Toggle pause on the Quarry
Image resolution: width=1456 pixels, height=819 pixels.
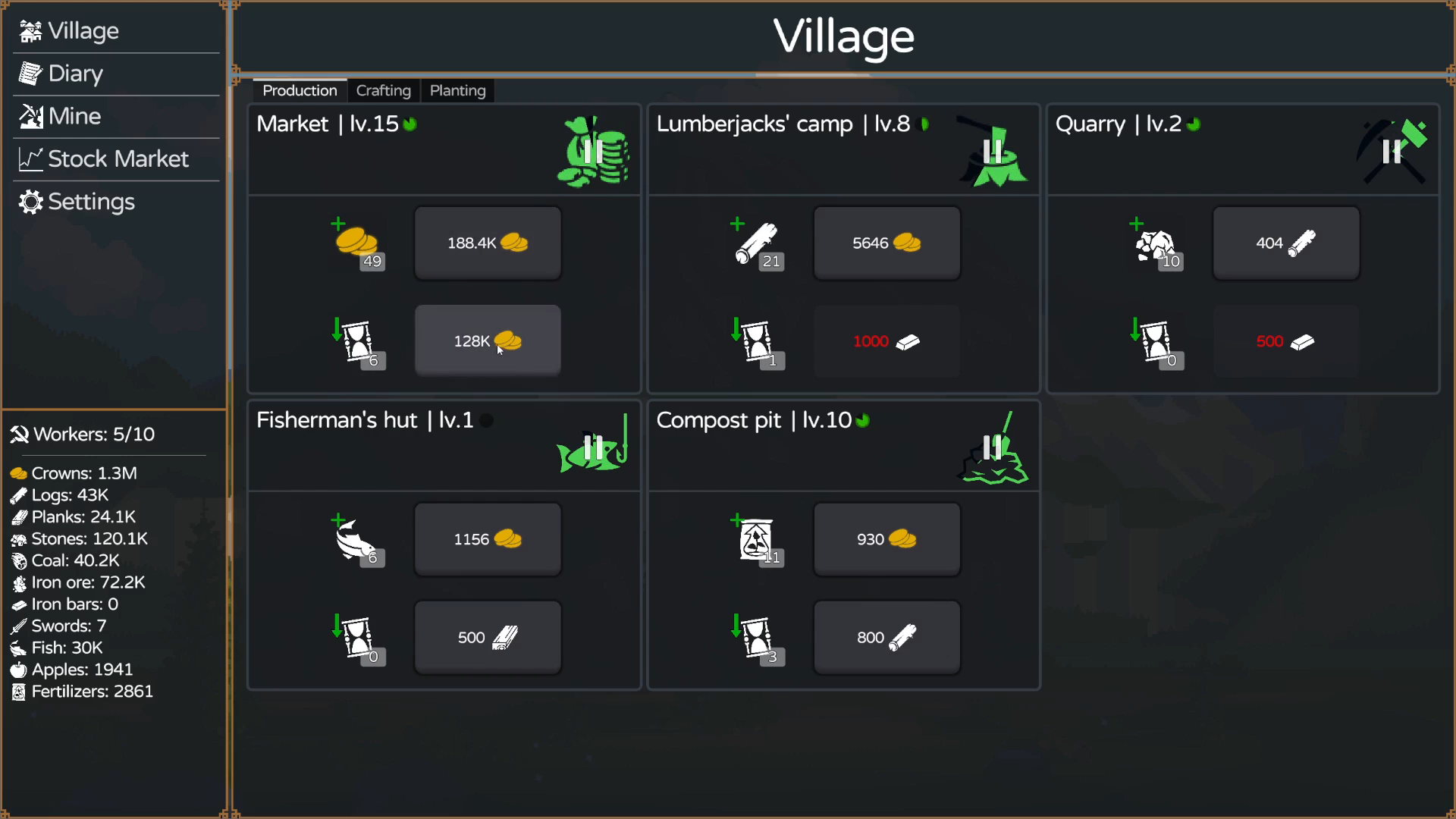[x=1392, y=152]
